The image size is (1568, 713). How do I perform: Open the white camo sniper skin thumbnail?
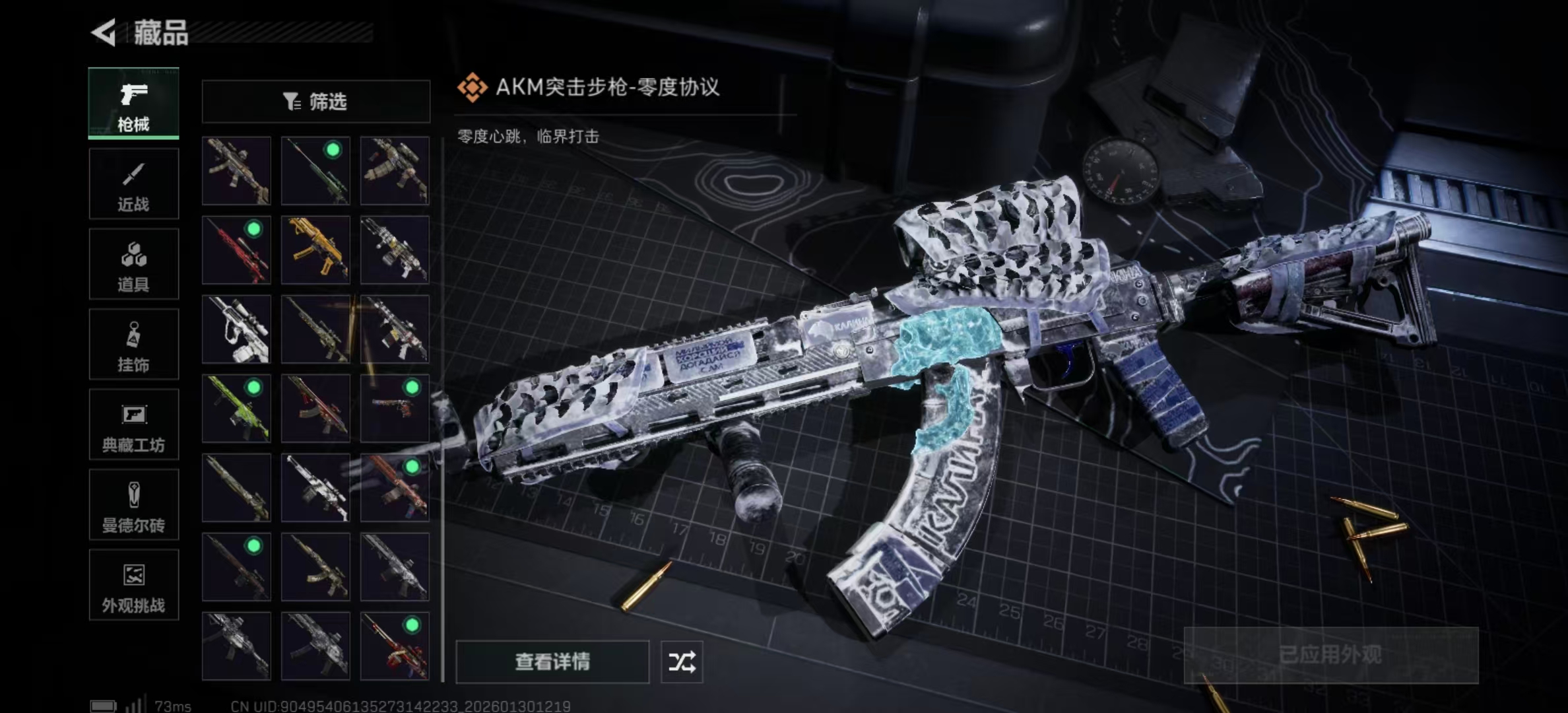[x=236, y=329]
